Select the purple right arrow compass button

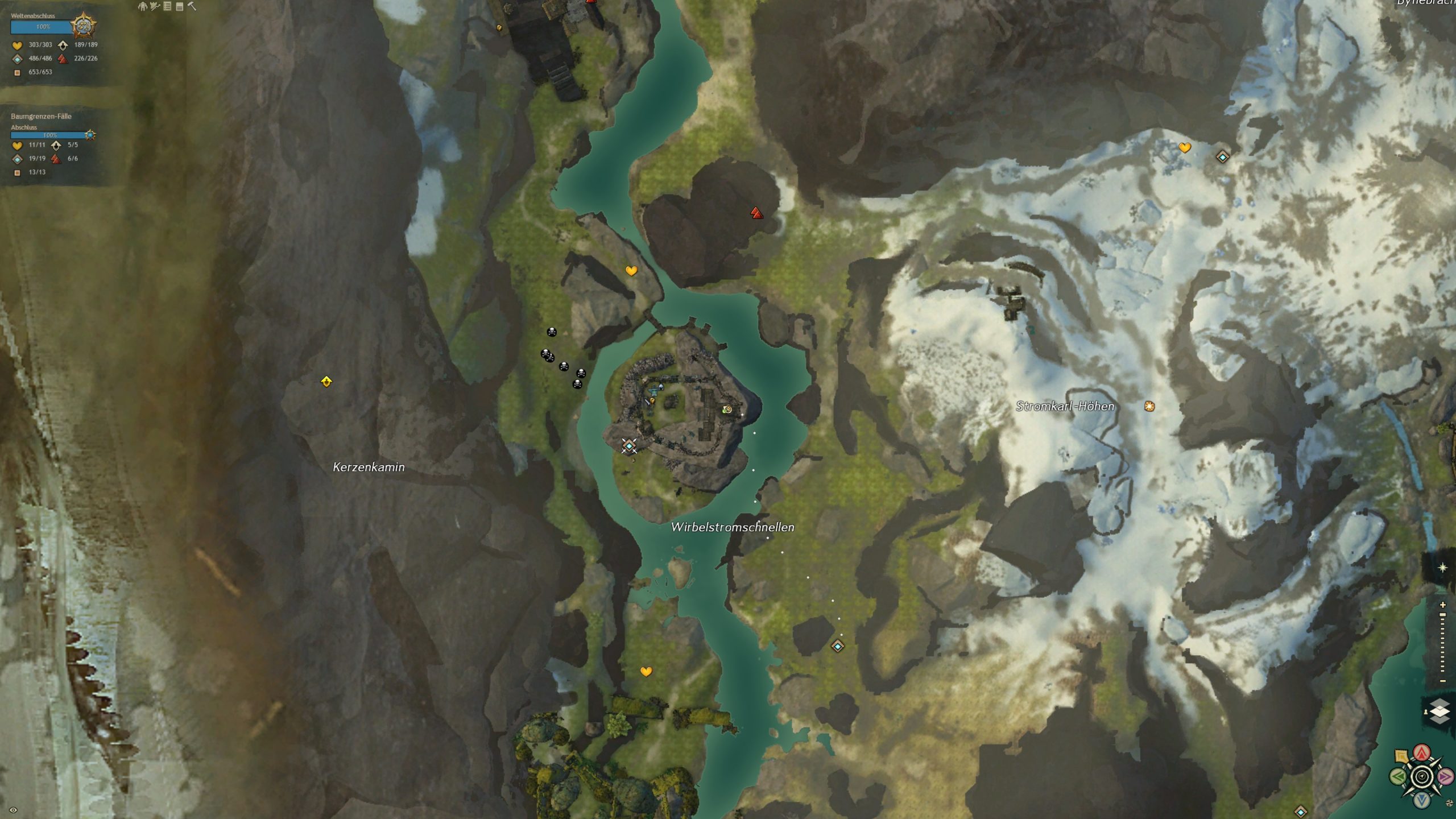coord(1445,776)
